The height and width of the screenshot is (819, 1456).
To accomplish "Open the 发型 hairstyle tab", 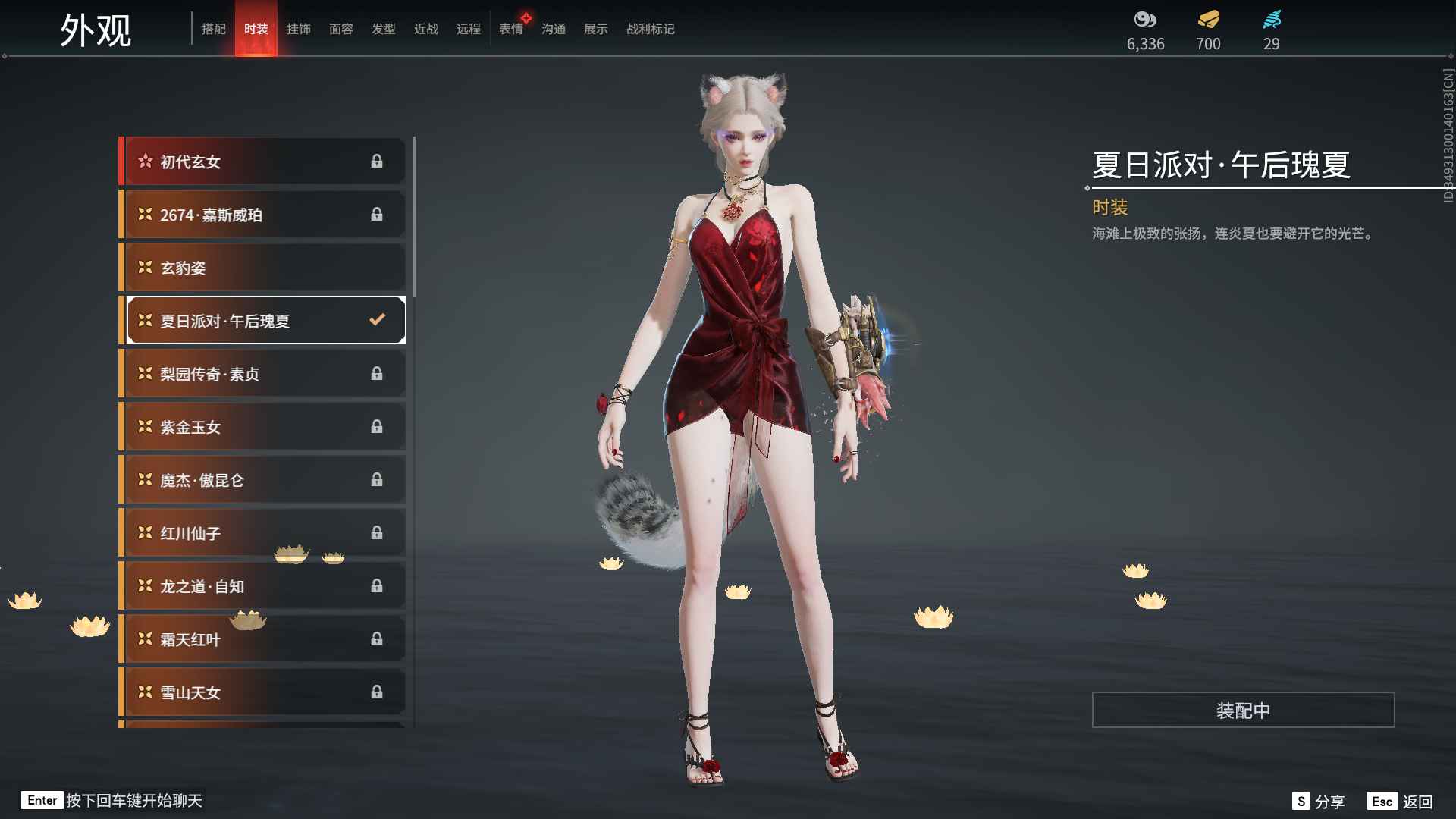I will click(384, 29).
